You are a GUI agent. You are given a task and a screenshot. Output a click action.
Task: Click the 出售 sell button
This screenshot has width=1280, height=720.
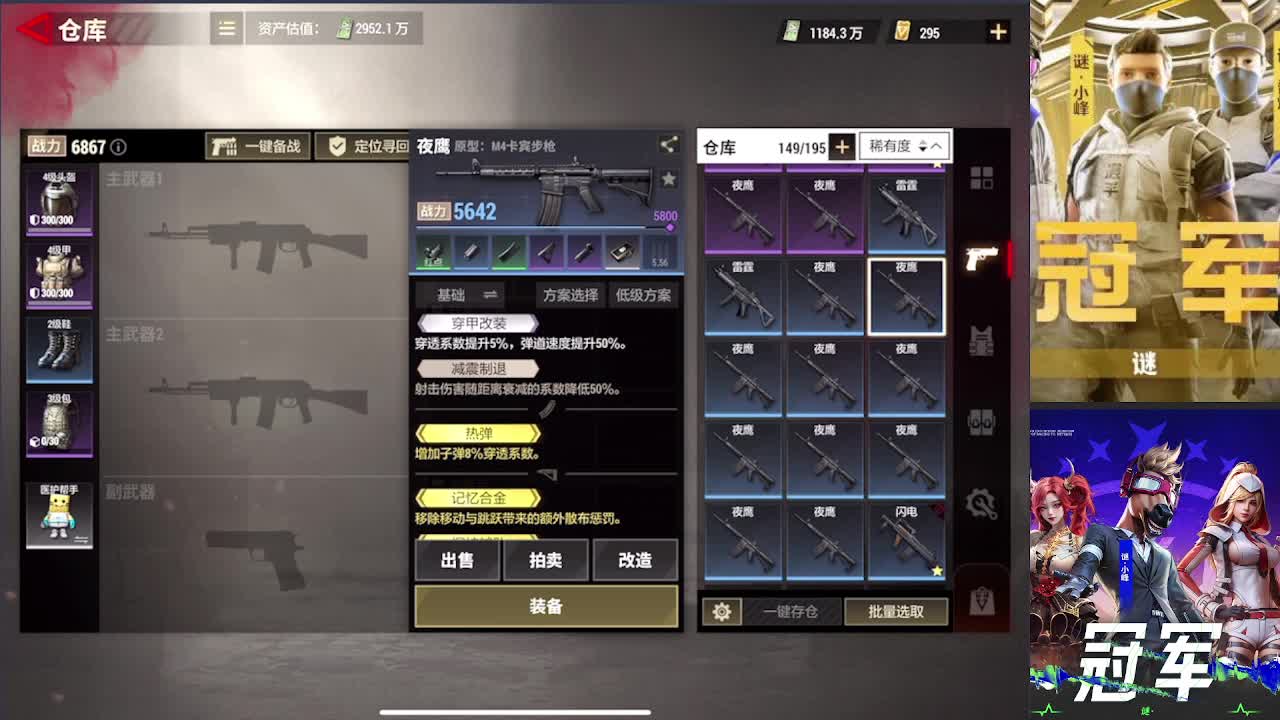tap(457, 561)
